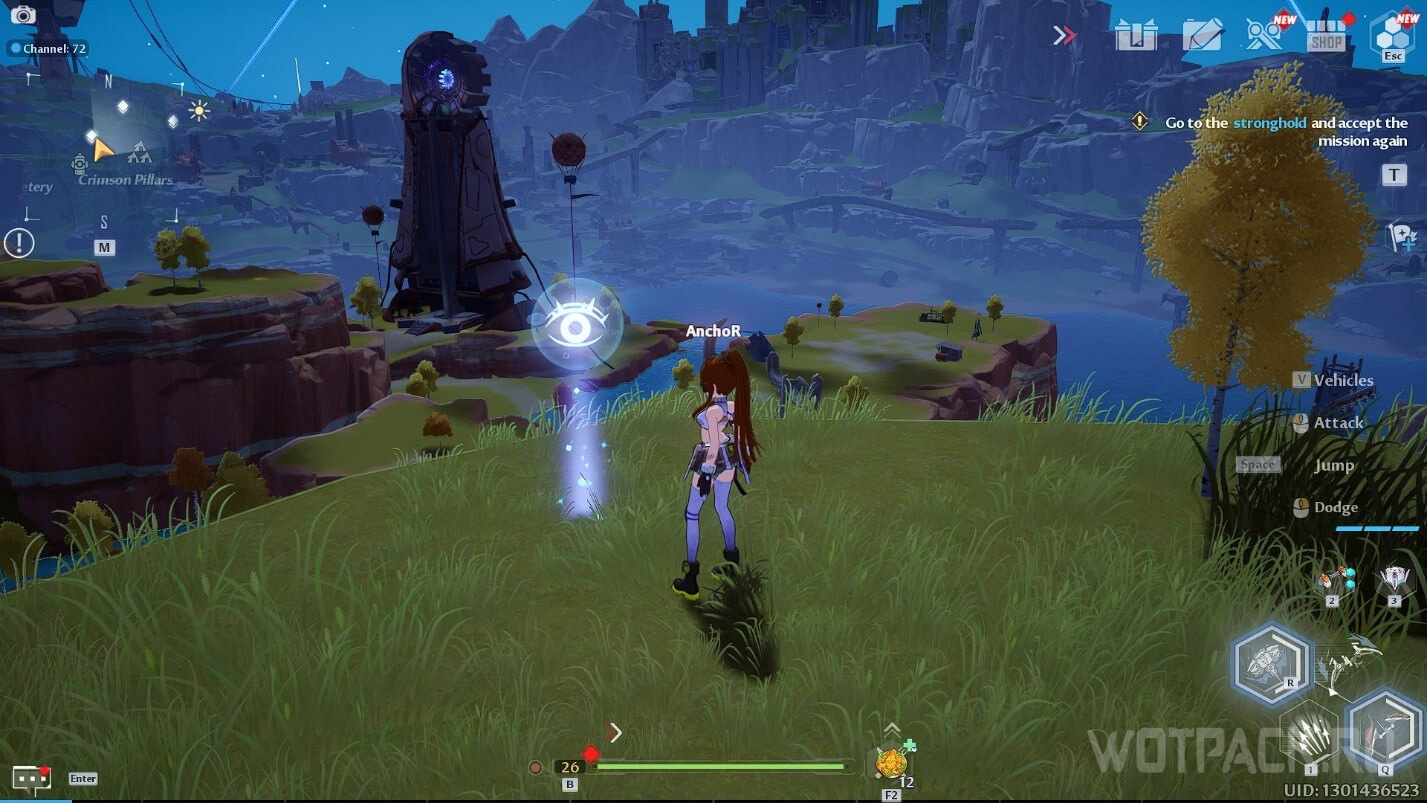The height and width of the screenshot is (803, 1427).
Task: Activate the R weapon hexagon slot
Action: click(x=1271, y=663)
